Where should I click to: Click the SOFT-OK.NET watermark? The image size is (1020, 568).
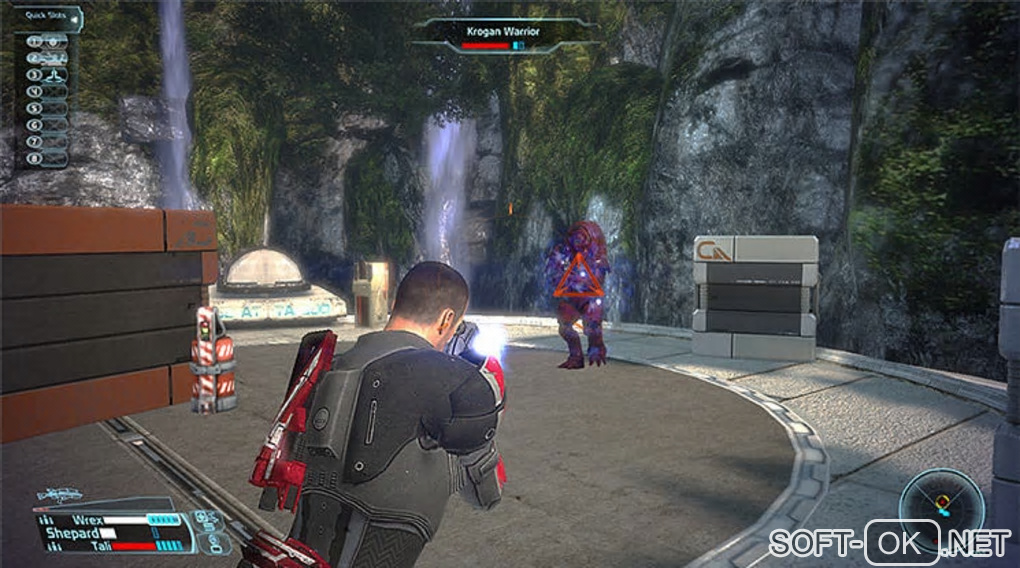click(890, 541)
